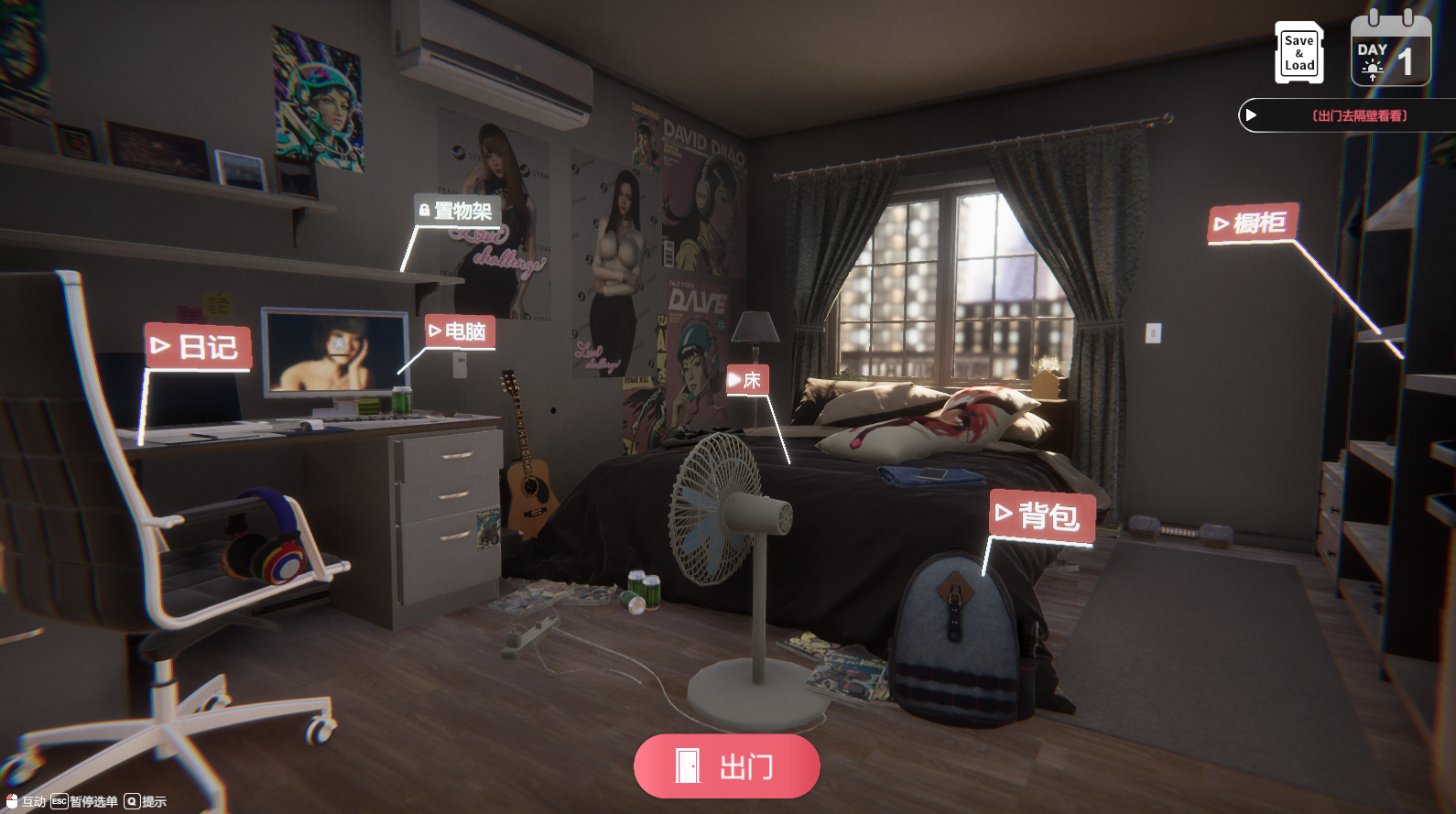The image size is (1456, 814).
Task: Select the 日记 (diary) hotspot label
Action: (198, 347)
